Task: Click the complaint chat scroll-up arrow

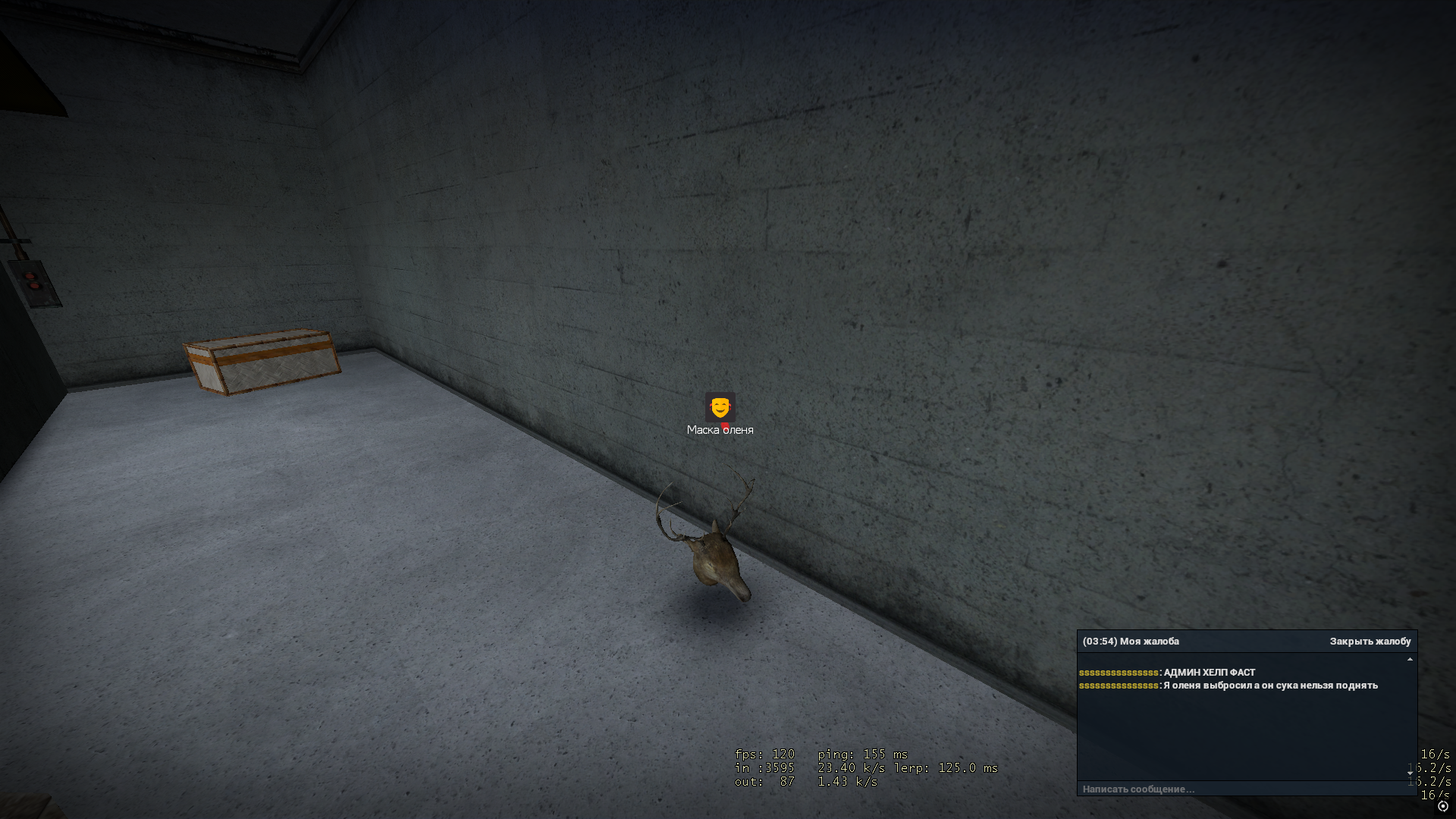Action: [1410, 660]
